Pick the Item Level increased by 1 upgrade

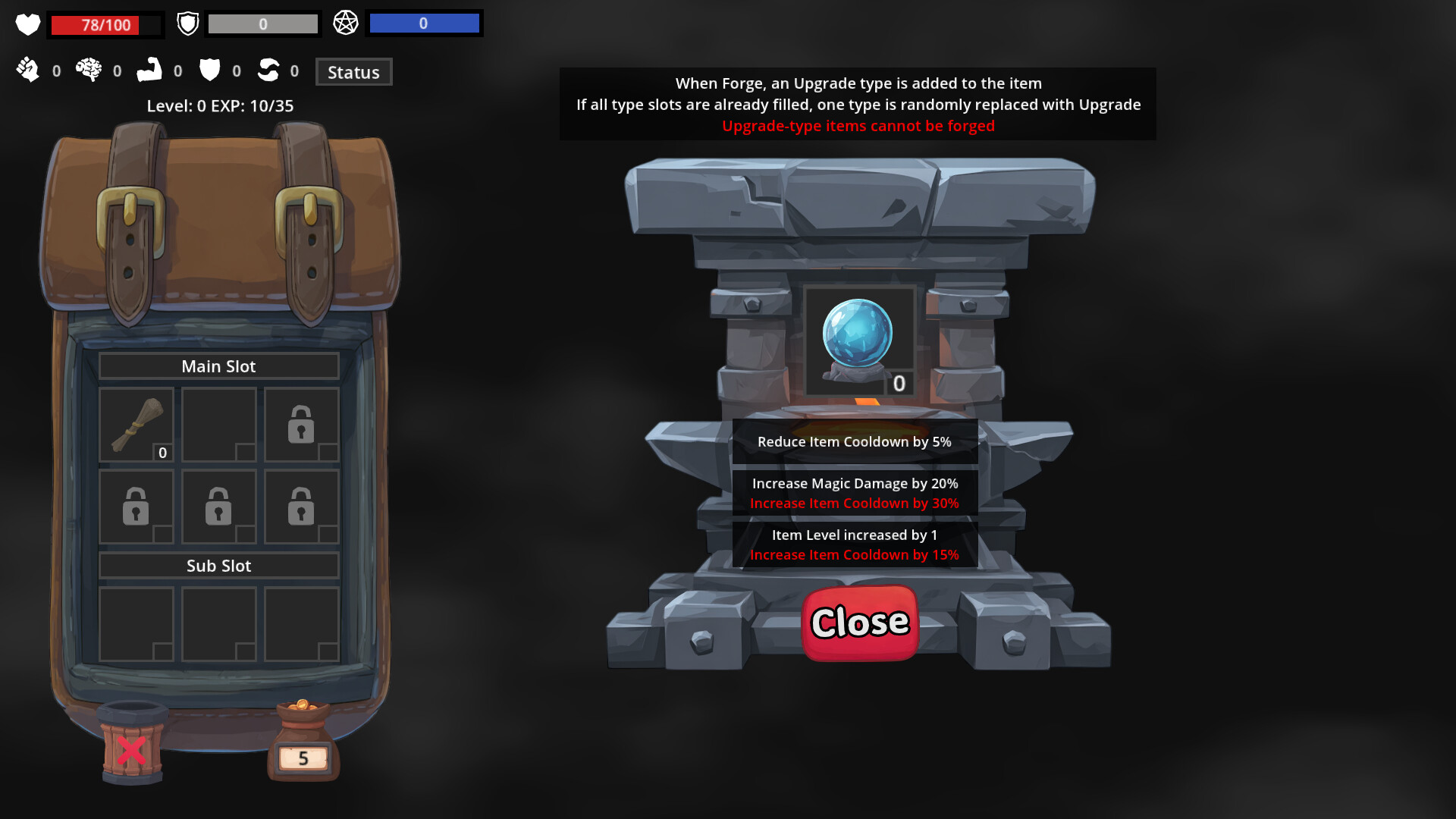(854, 544)
